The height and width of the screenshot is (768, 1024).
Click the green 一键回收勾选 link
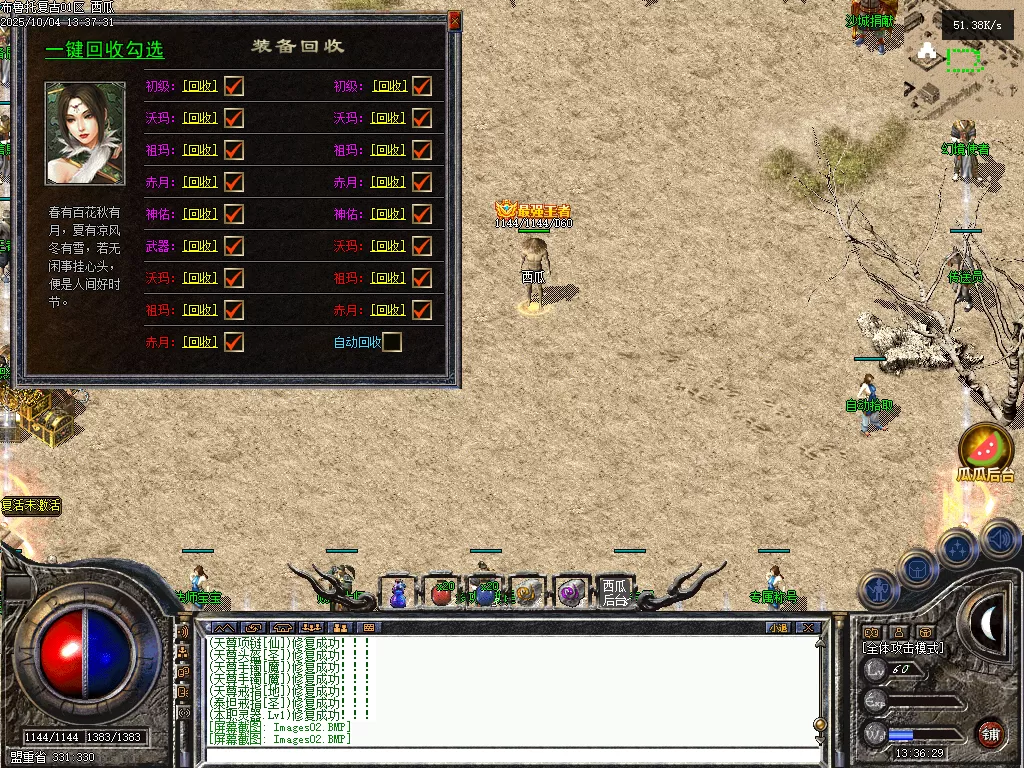click(x=104, y=50)
